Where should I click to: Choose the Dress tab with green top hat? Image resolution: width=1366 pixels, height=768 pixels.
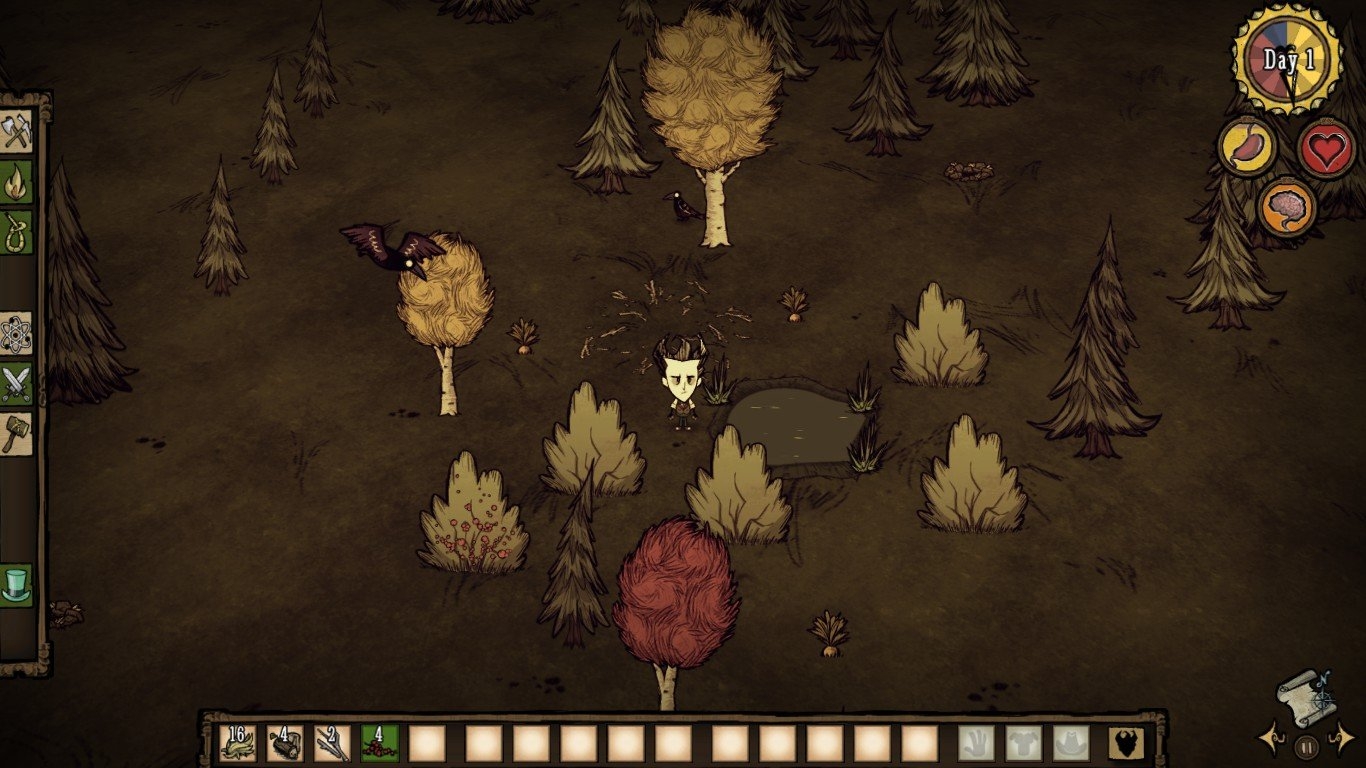(x=17, y=584)
